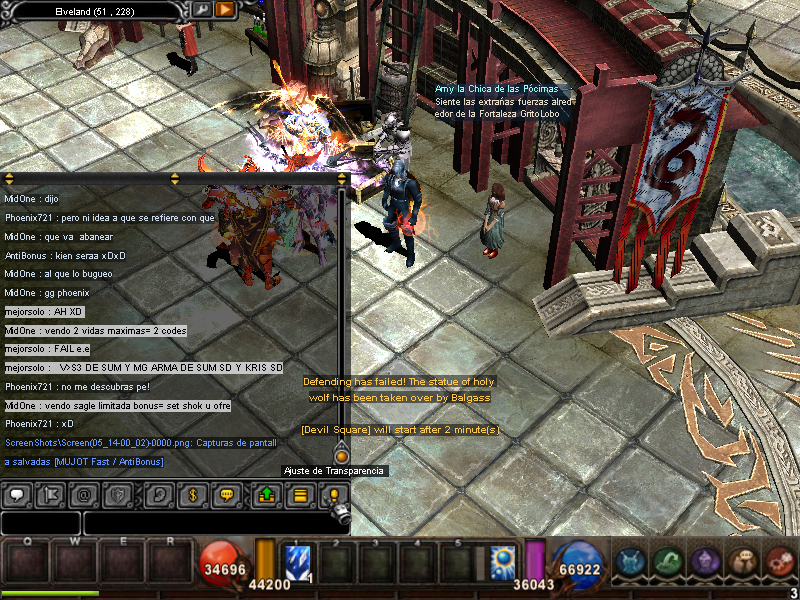The image size is (800, 600).
Task: Open the blue horned helmet menu icon
Action: [x=631, y=562]
